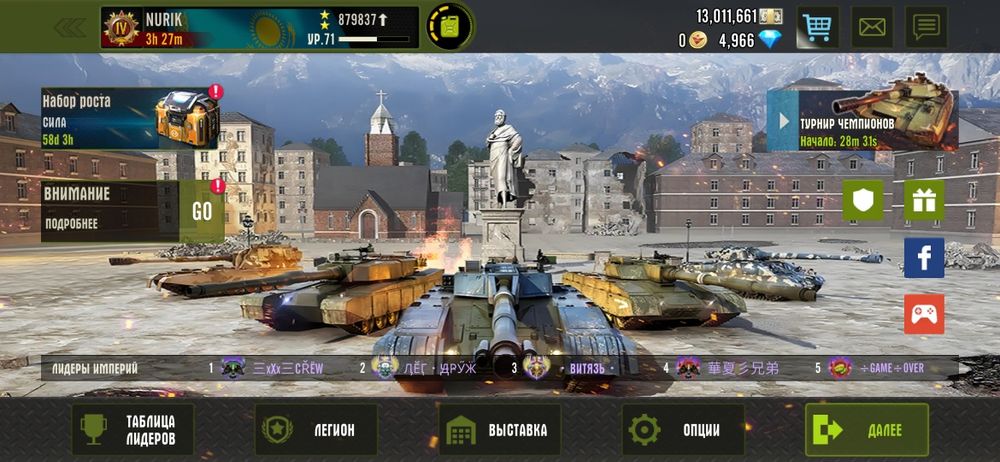This screenshot has width=1000, height=462.
Task: Tap the yellow fuel canister icon
Action: [450, 27]
